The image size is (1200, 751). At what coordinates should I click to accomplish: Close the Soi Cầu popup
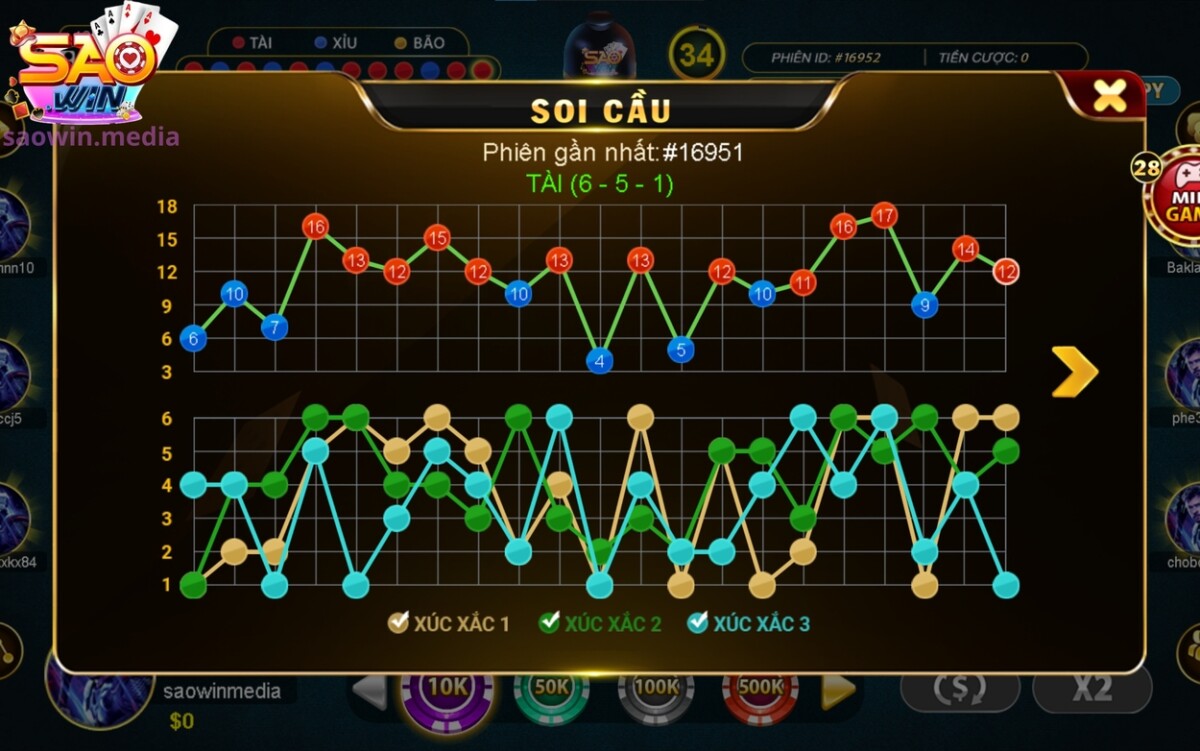tap(1109, 95)
